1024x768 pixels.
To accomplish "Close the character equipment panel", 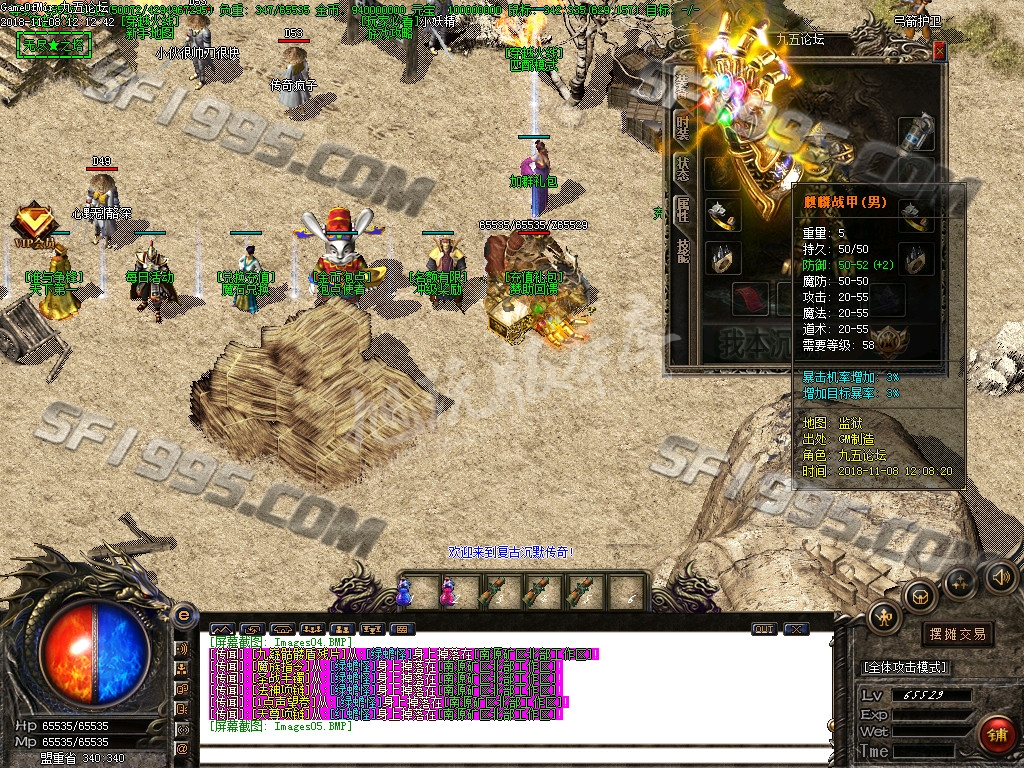I will click(939, 51).
